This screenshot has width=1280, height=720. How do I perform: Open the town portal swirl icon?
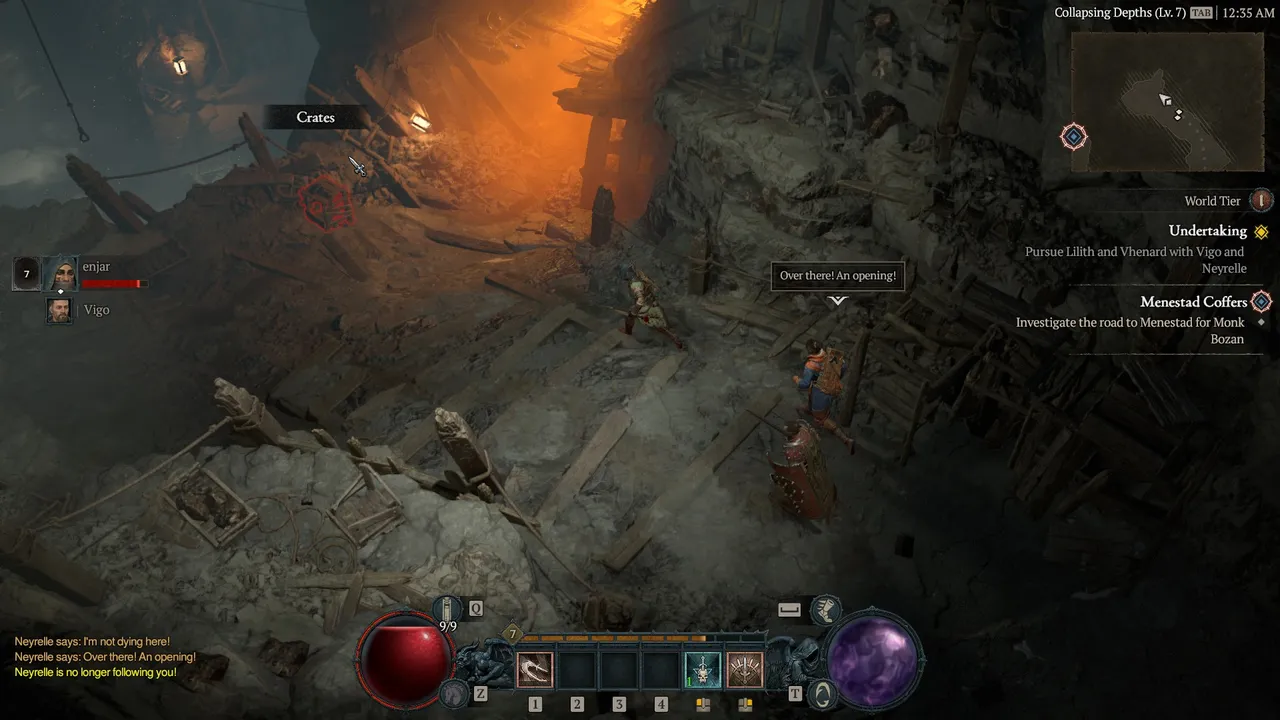[822, 692]
